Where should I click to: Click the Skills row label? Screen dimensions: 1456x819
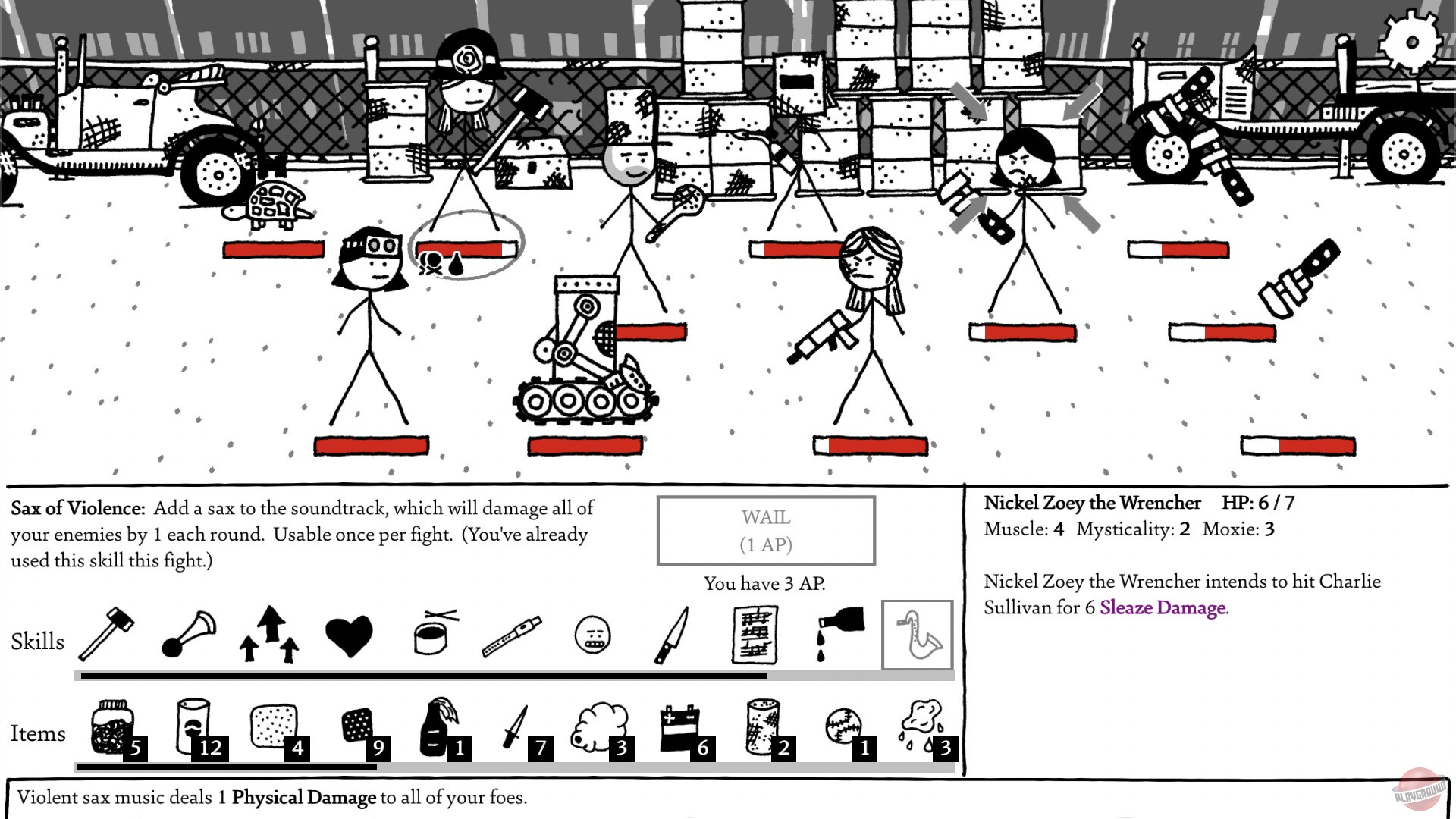pos(37,642)
